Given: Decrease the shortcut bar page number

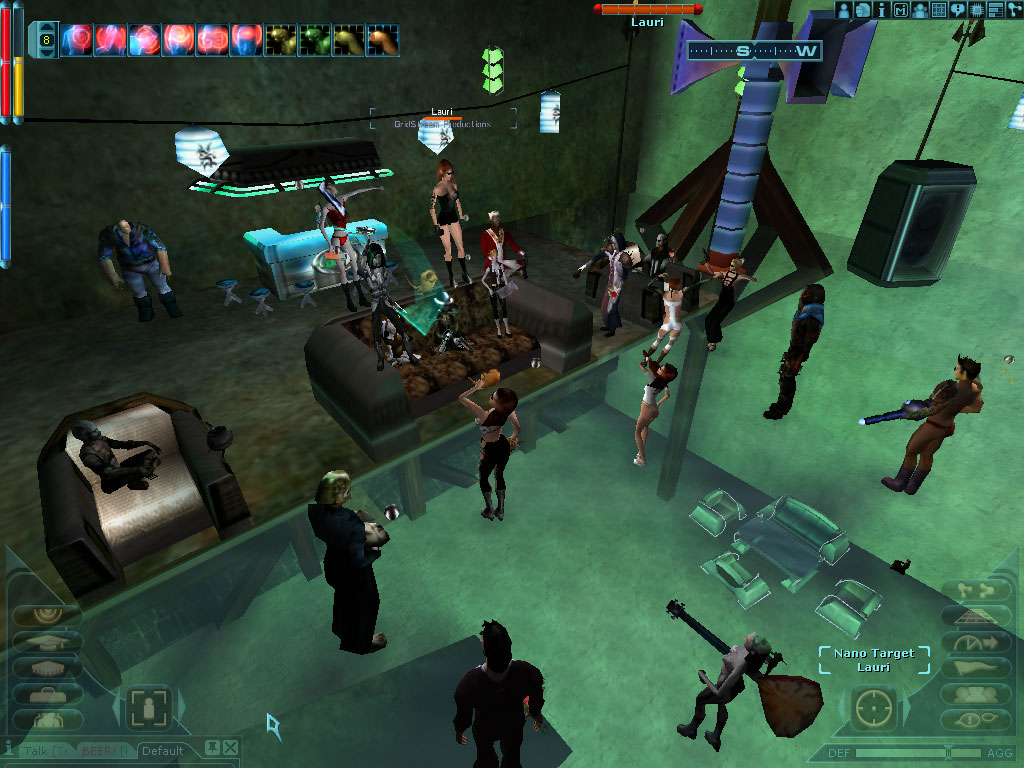Looking at the screenshot, I should (x=46, y=53).
